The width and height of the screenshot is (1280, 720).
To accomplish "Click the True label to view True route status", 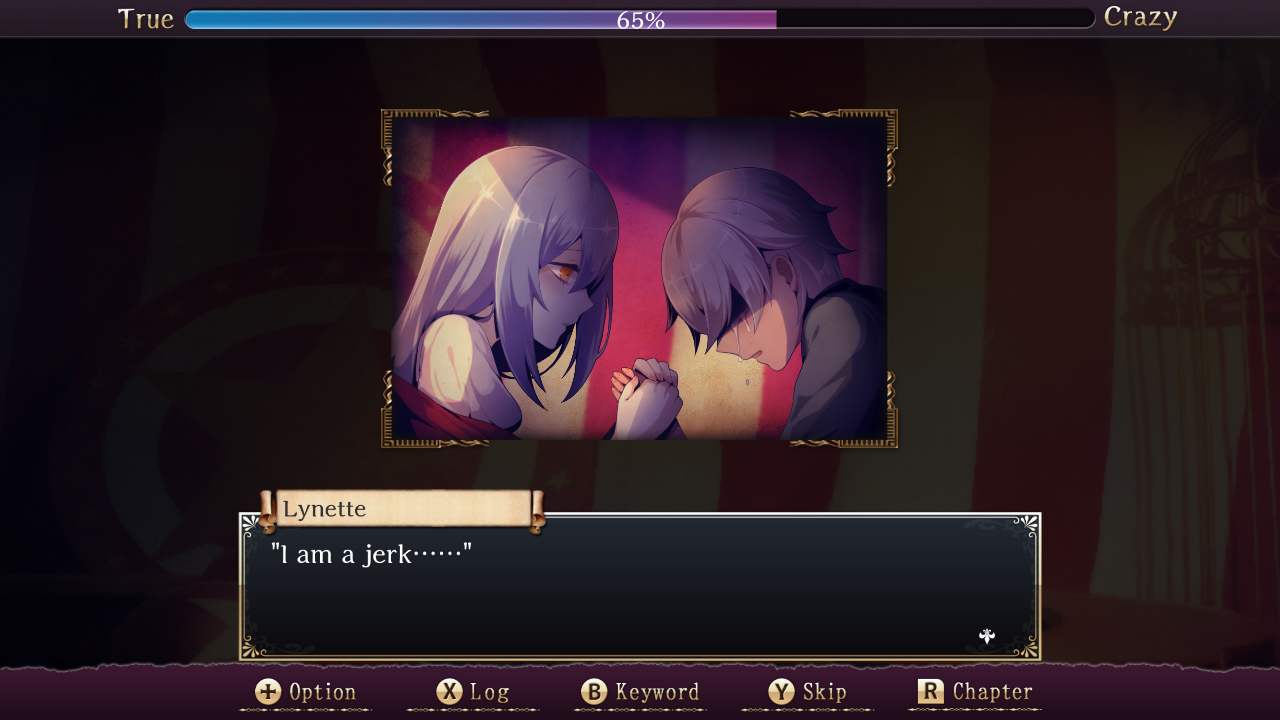I will tap(146, 17).
